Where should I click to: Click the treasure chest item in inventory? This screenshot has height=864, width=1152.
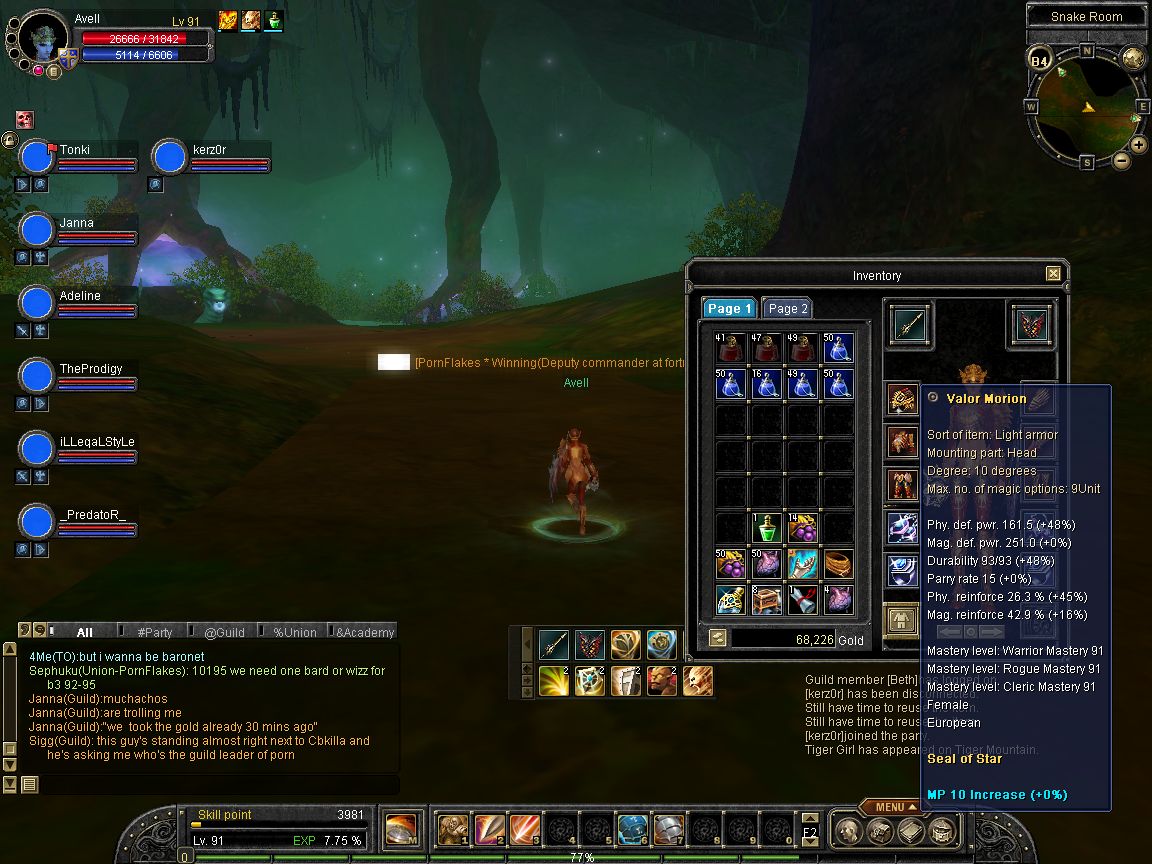pos(766,599)
